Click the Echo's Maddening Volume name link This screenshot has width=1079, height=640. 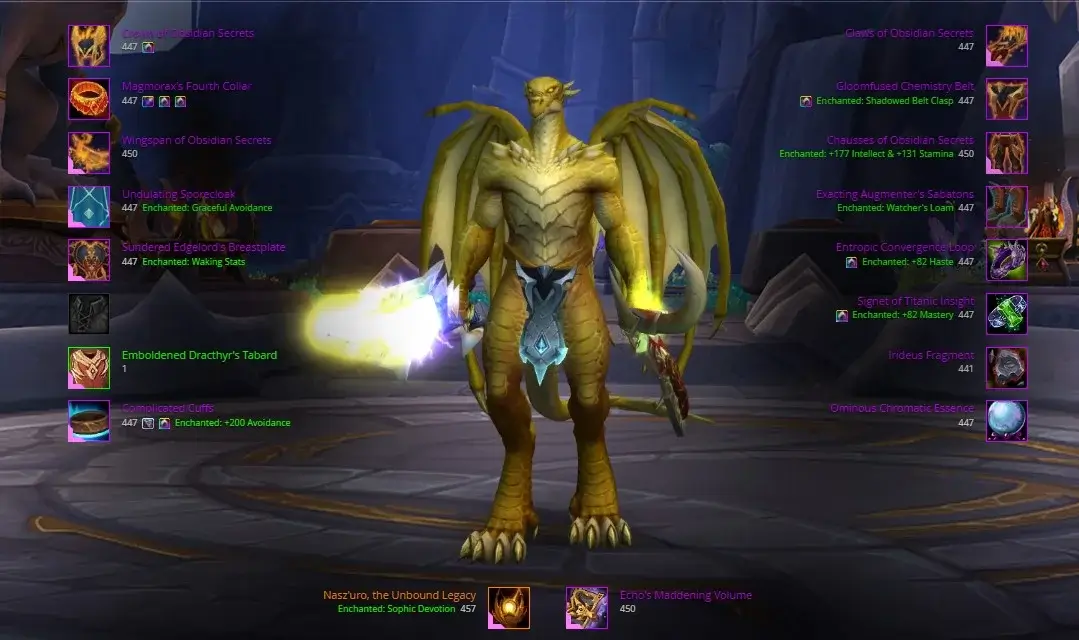click(685, 596)
